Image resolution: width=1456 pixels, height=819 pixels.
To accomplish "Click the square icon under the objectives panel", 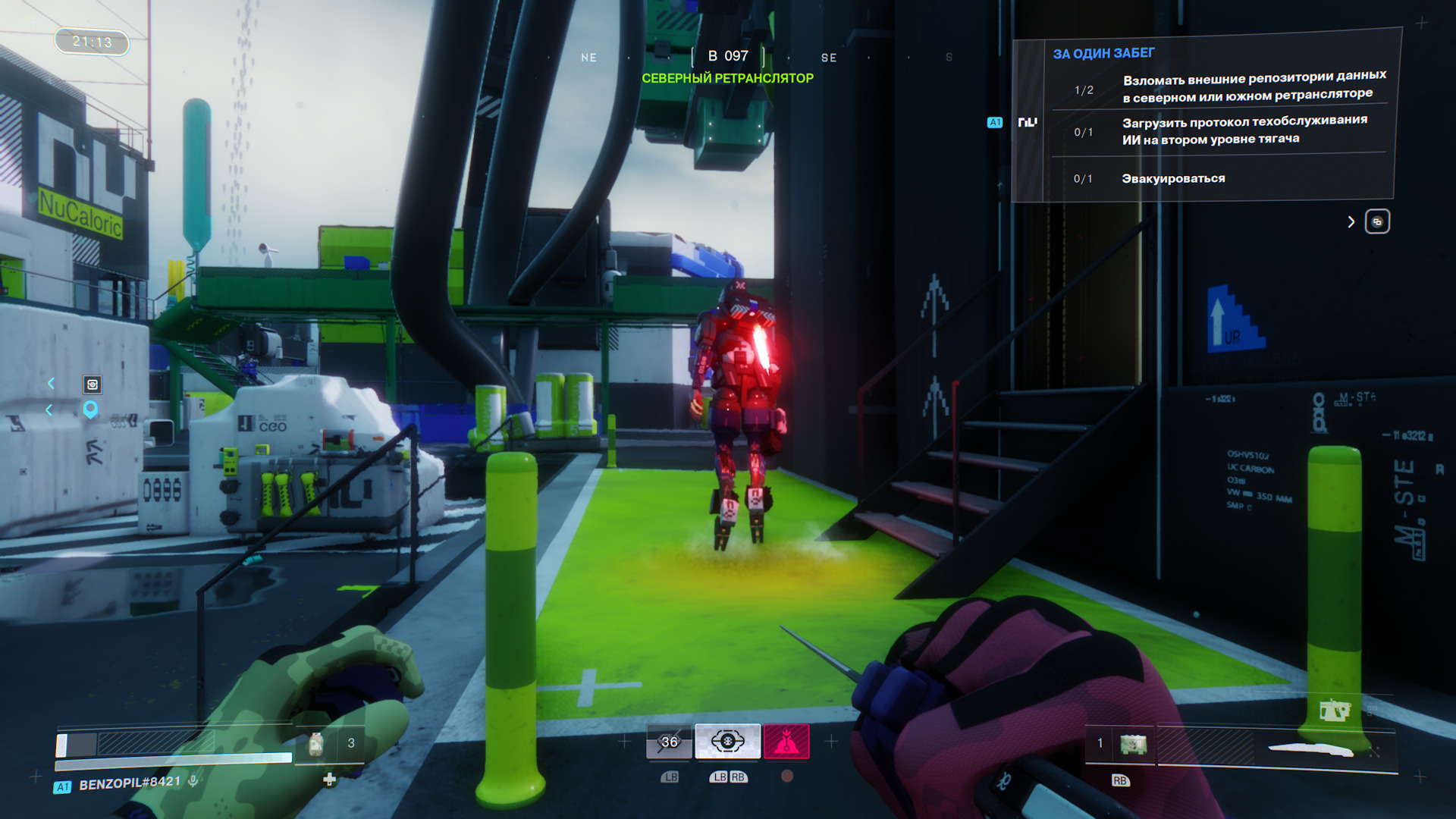I will [1377, 221].
